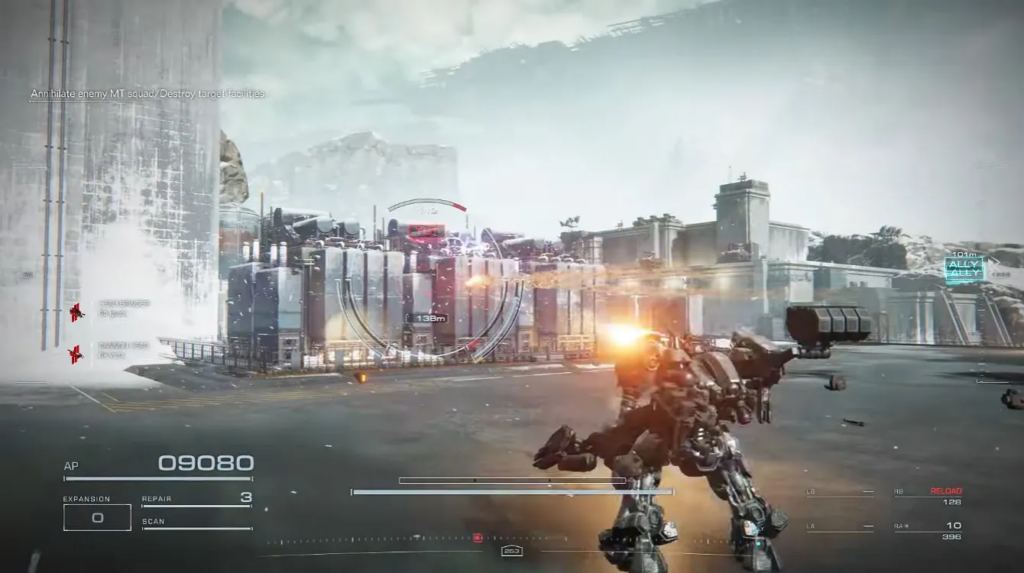This screenshot has height=573, width=1024.
Task: Click the compass heading number box
Action: (512, 551)
